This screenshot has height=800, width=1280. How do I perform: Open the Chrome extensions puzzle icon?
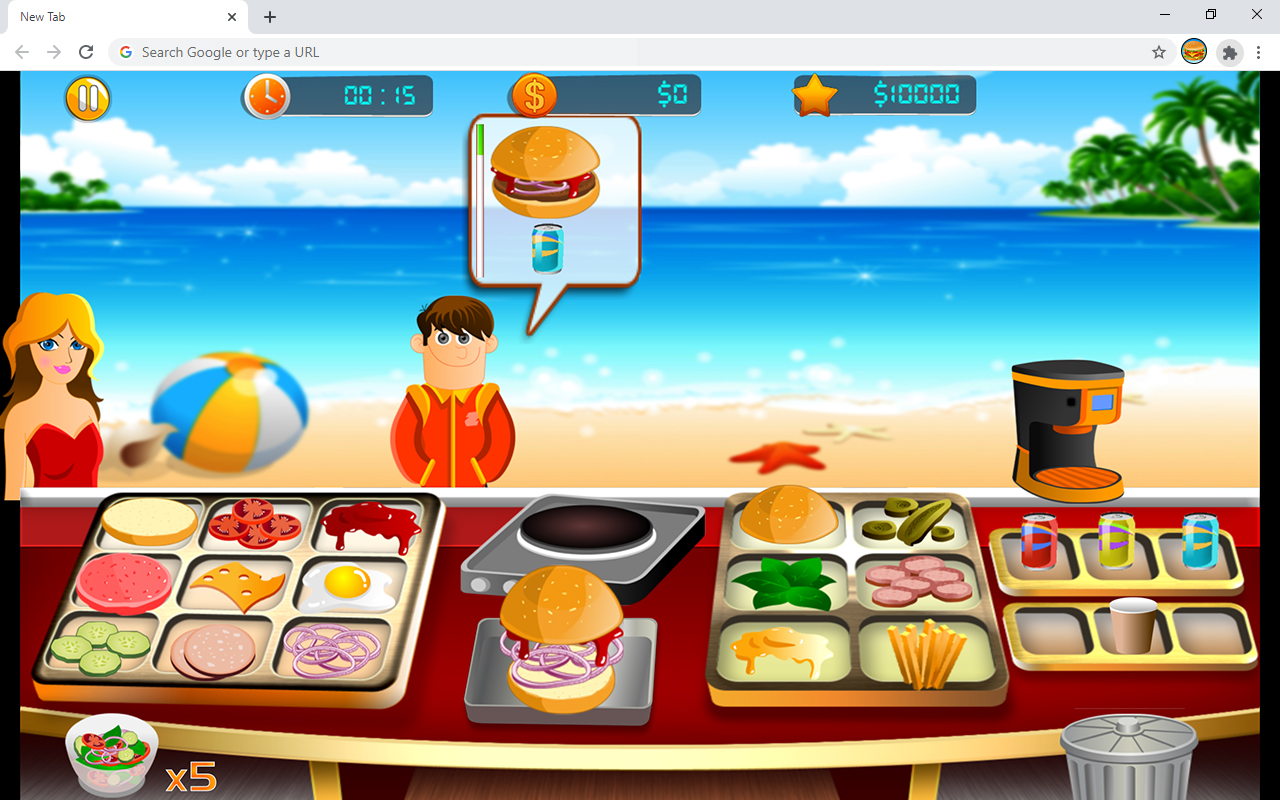click(1229, 53)
